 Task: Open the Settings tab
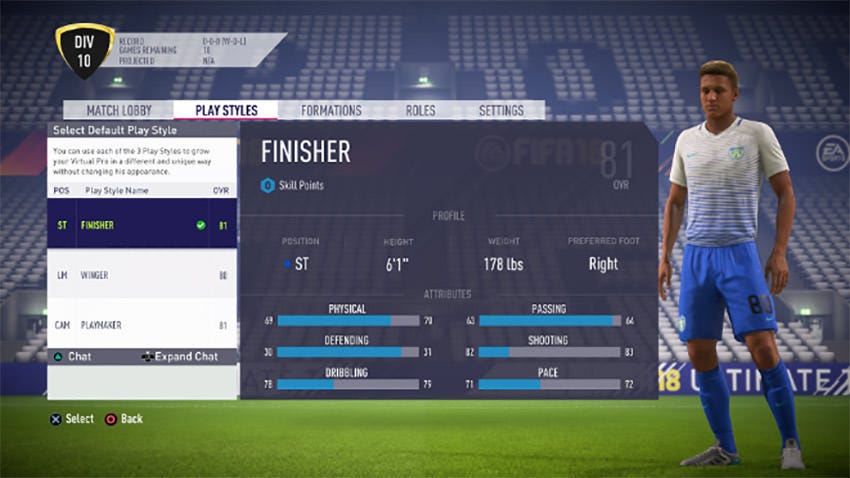(x=501, y=110)
